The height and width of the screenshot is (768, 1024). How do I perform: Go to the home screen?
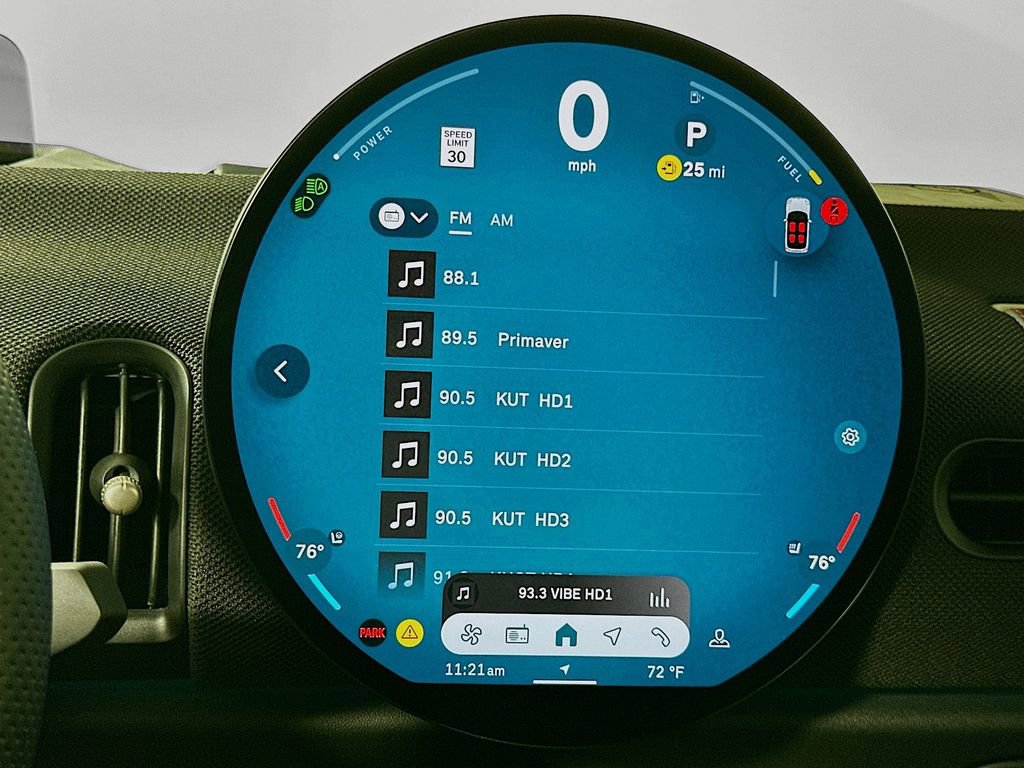566,635
